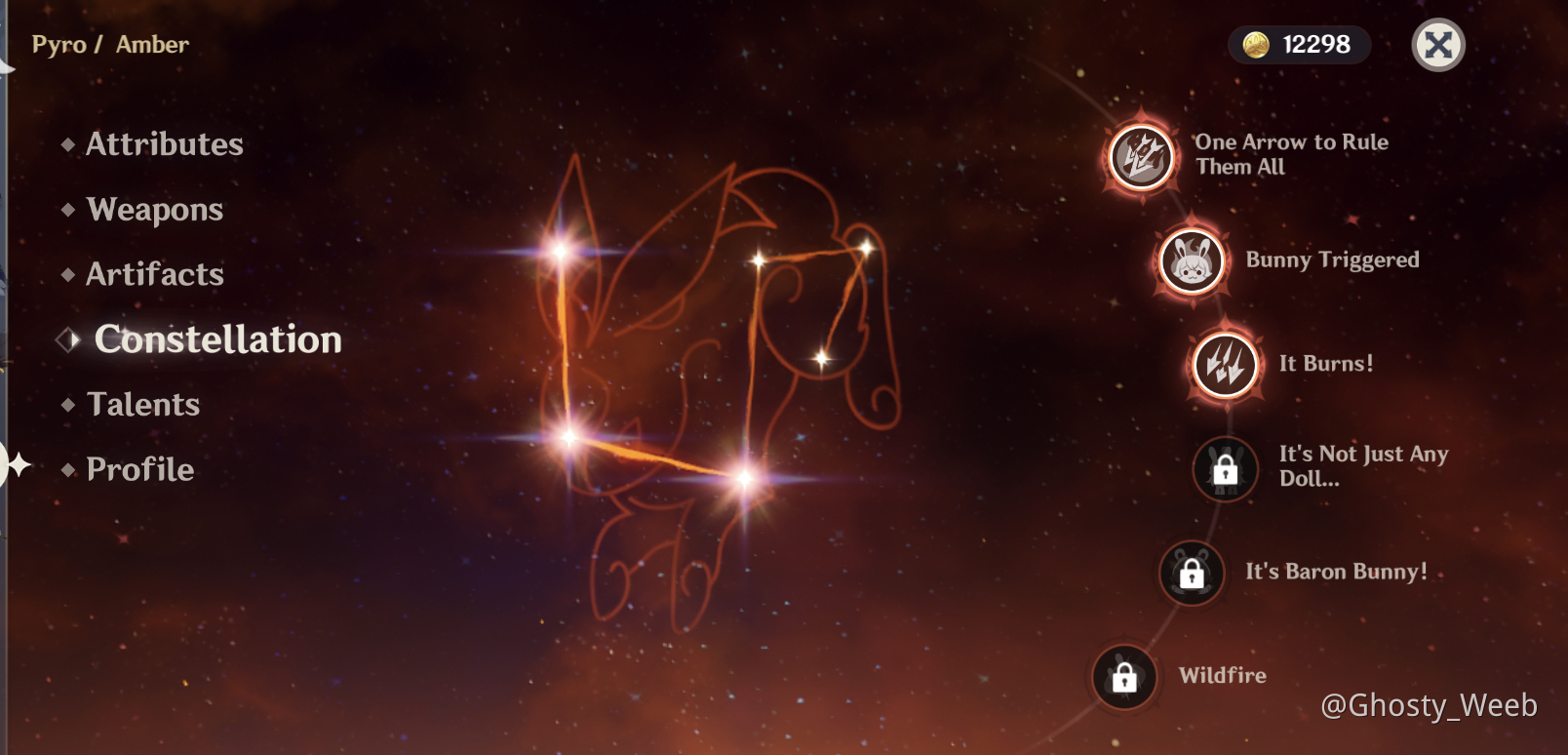The image size is (1568, 755).
Task: Expand the Profile section
Action: click(139, 469)
